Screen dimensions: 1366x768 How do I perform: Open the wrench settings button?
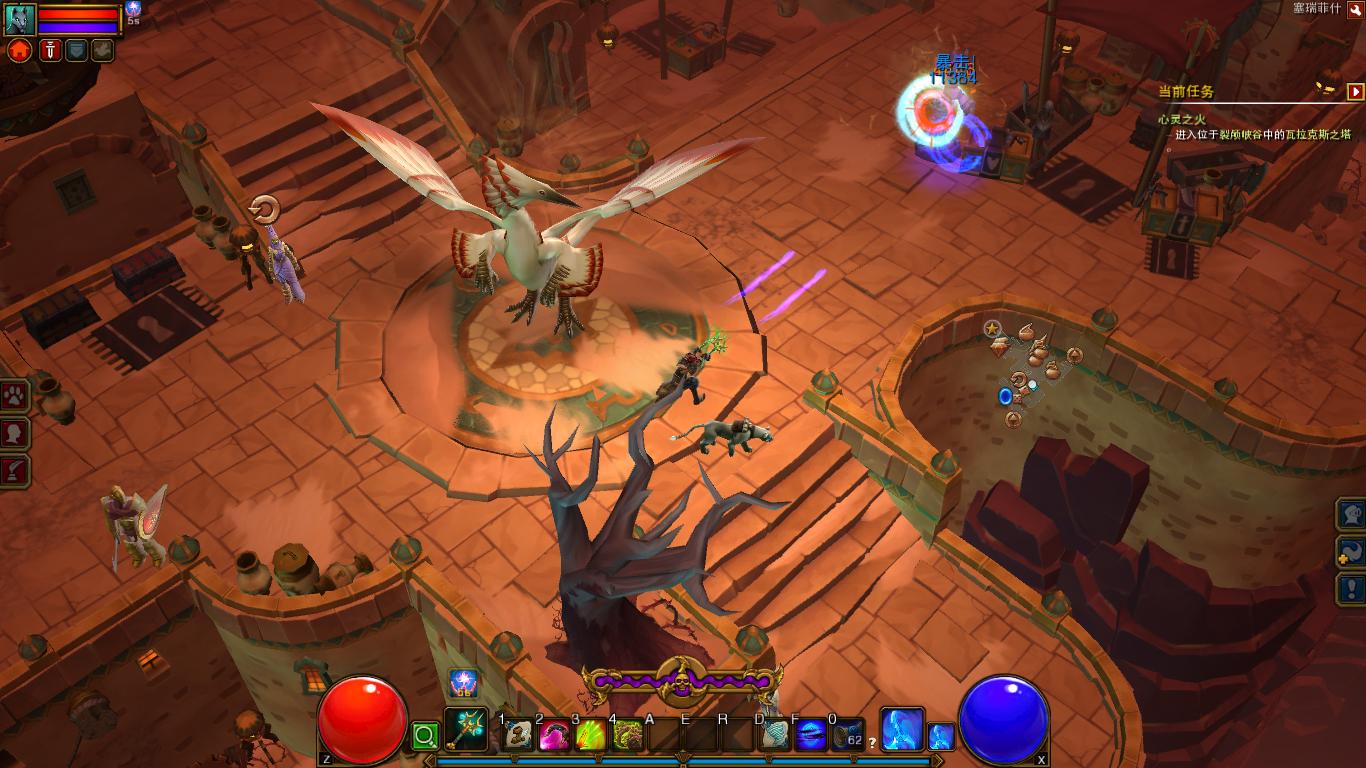click(1355, 9)
